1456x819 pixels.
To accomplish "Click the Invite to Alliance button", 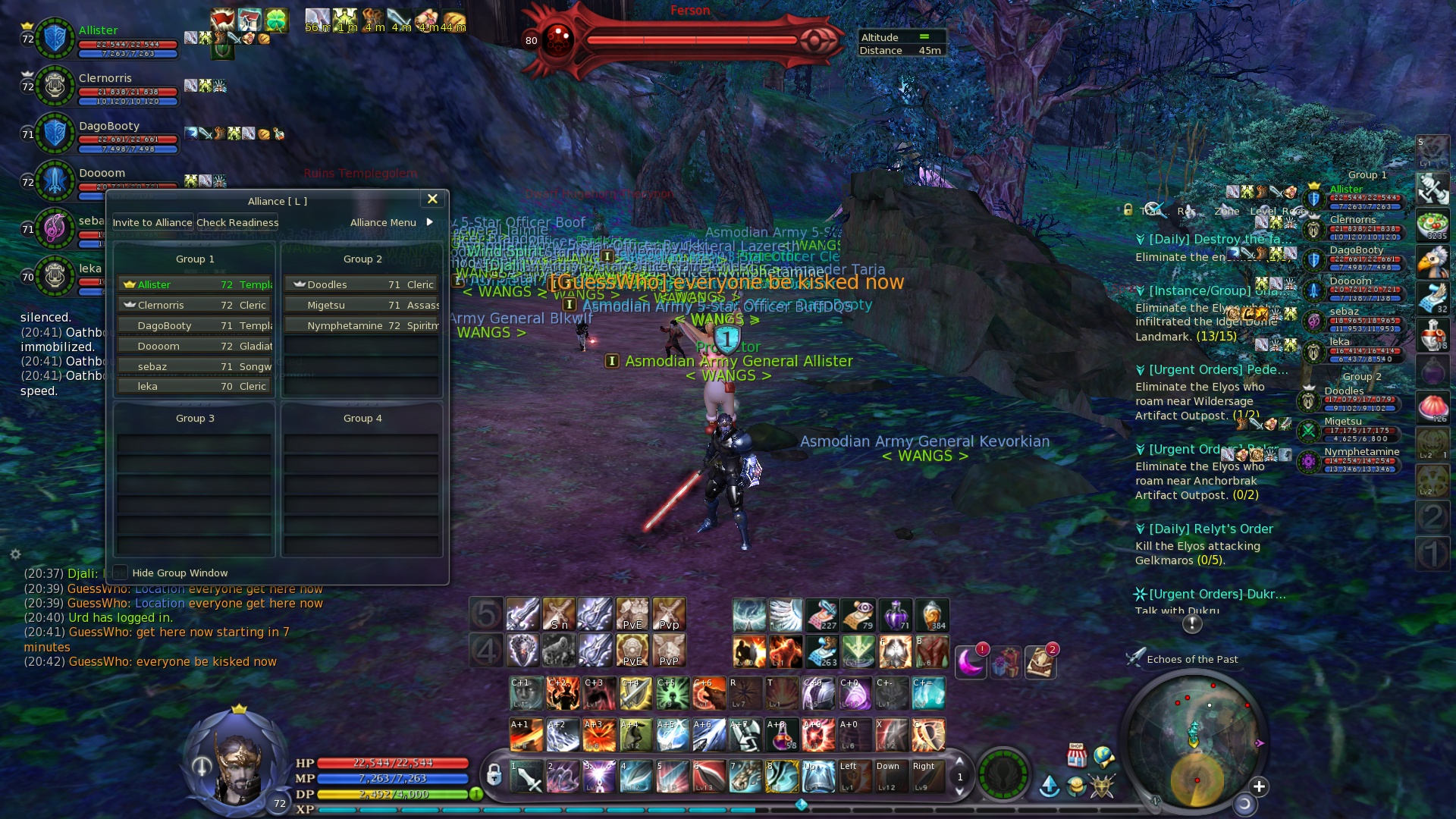I will 152,222.
